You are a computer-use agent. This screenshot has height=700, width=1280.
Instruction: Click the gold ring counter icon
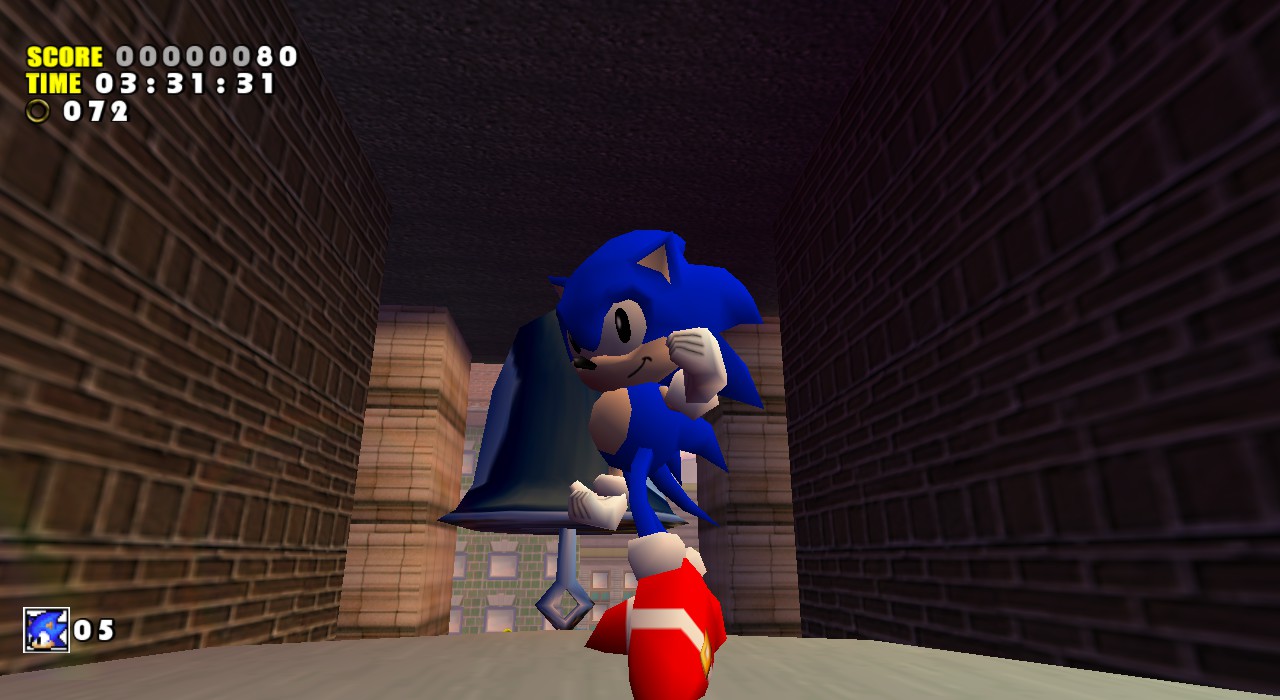[38, 111]
